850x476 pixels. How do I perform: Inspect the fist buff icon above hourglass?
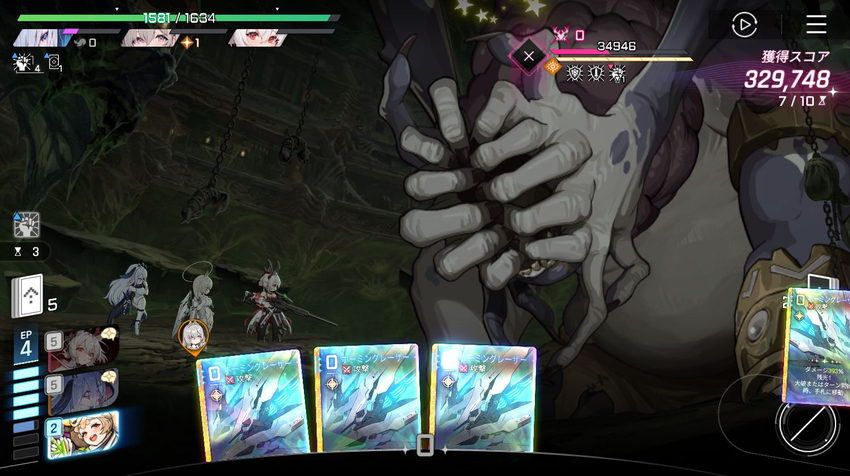[26, 225]
